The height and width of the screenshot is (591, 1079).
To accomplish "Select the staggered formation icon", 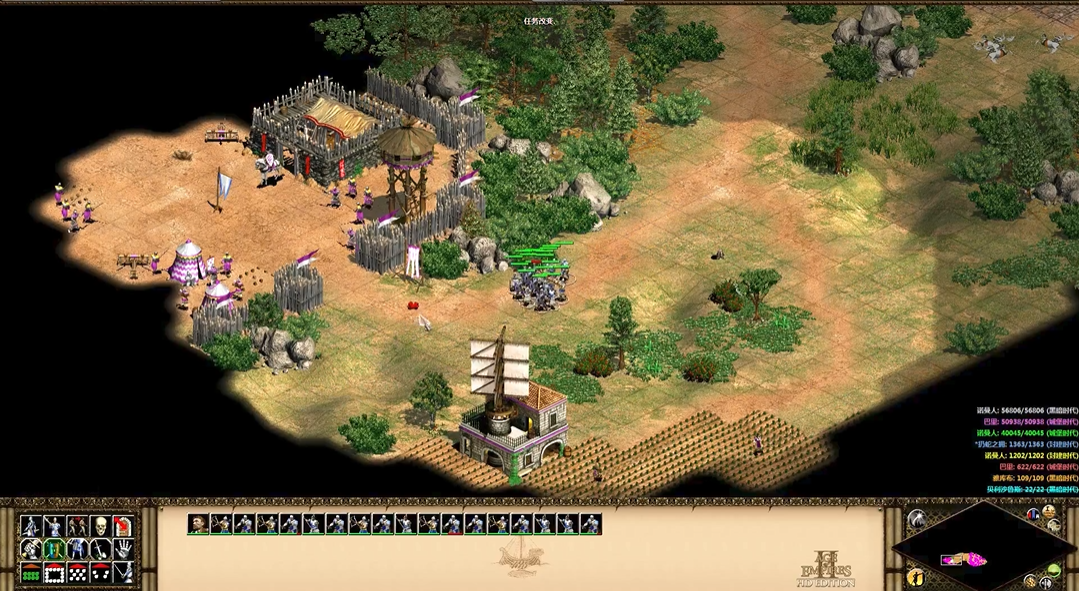I will [x=77, y=573].
